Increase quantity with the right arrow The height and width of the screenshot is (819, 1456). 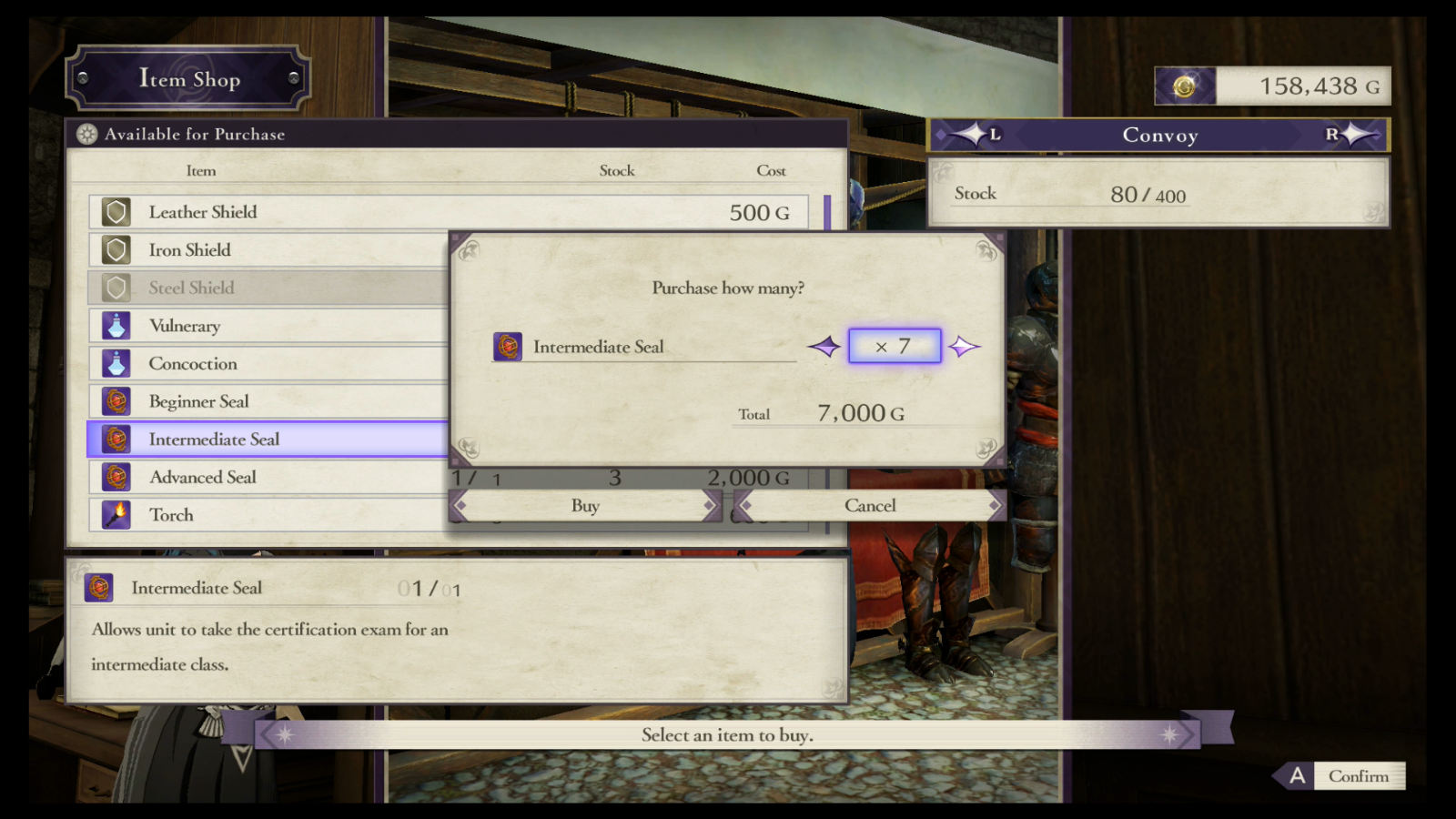[x=966, y=346]
